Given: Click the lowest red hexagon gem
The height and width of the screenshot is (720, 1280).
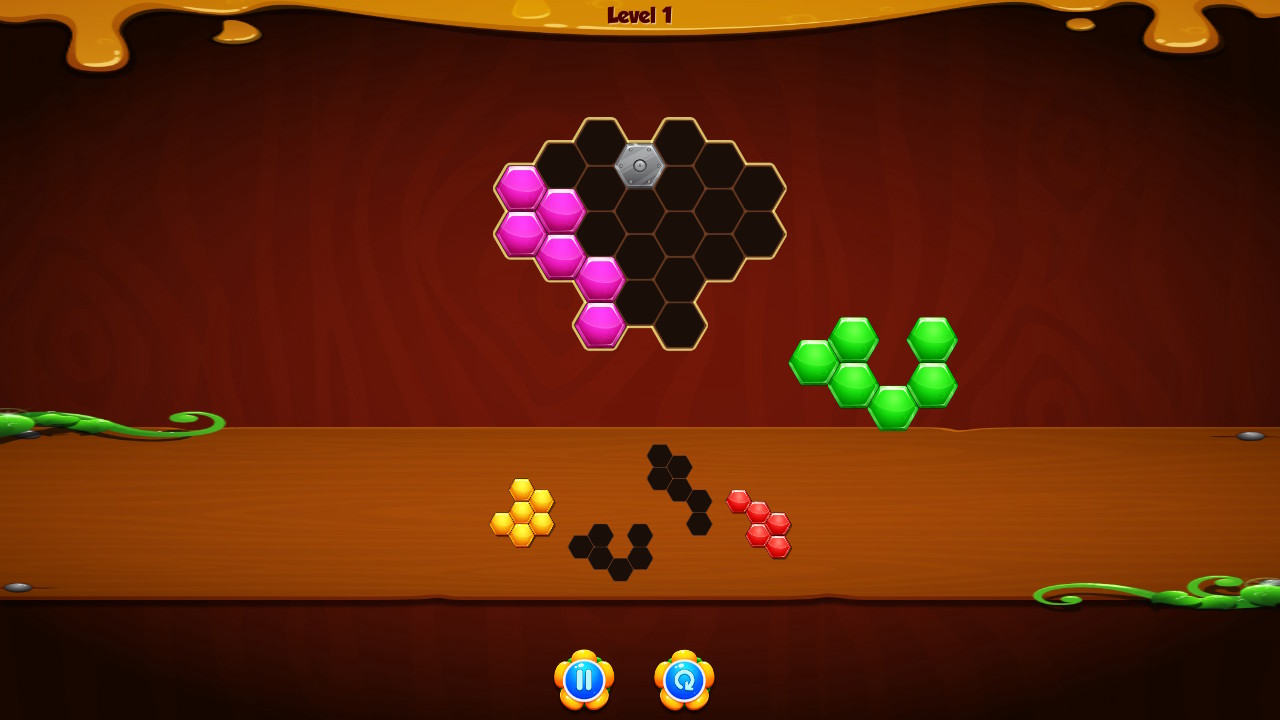Looking at the screenshot, I should click(x=778, y=545).
